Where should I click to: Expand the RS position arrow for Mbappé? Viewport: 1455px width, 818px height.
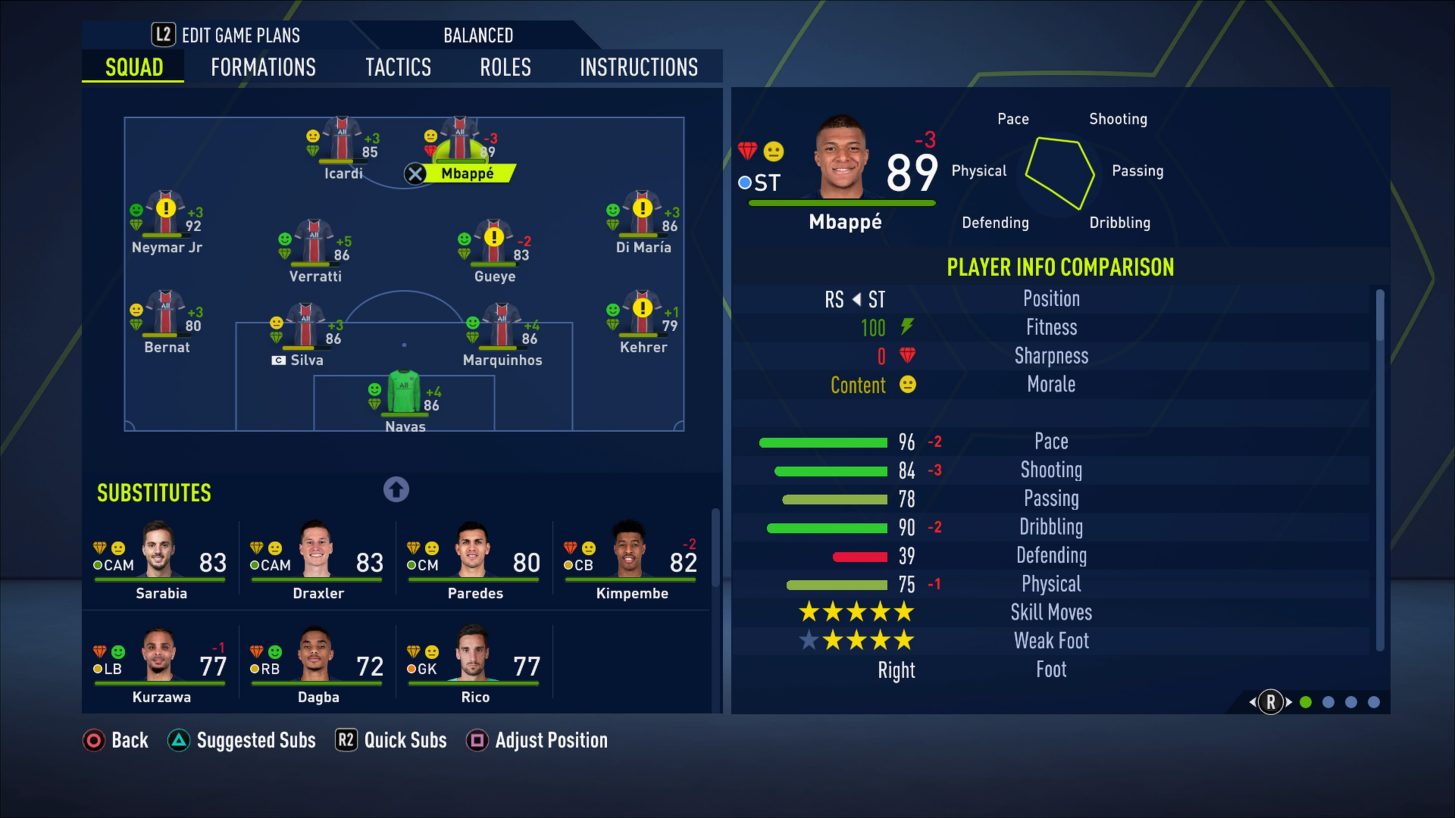(855, 298)
